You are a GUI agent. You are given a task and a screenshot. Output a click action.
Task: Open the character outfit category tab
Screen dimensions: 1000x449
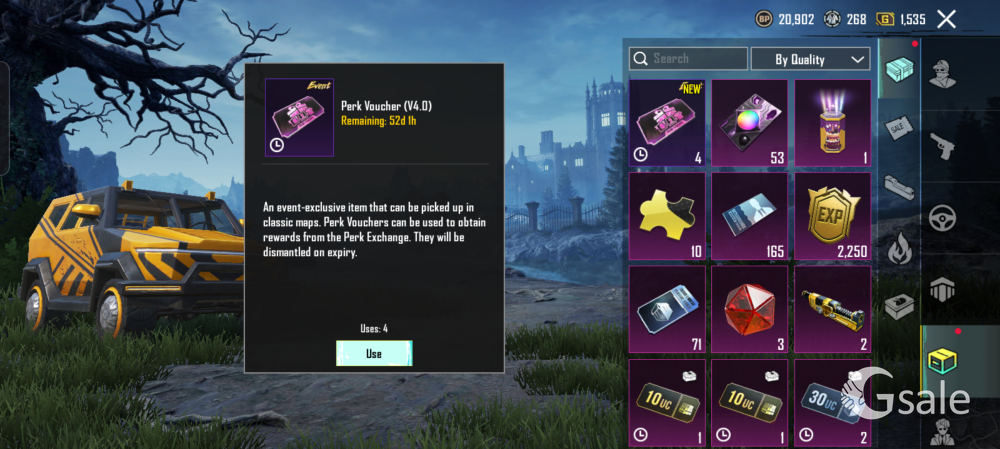coord(943,73)
